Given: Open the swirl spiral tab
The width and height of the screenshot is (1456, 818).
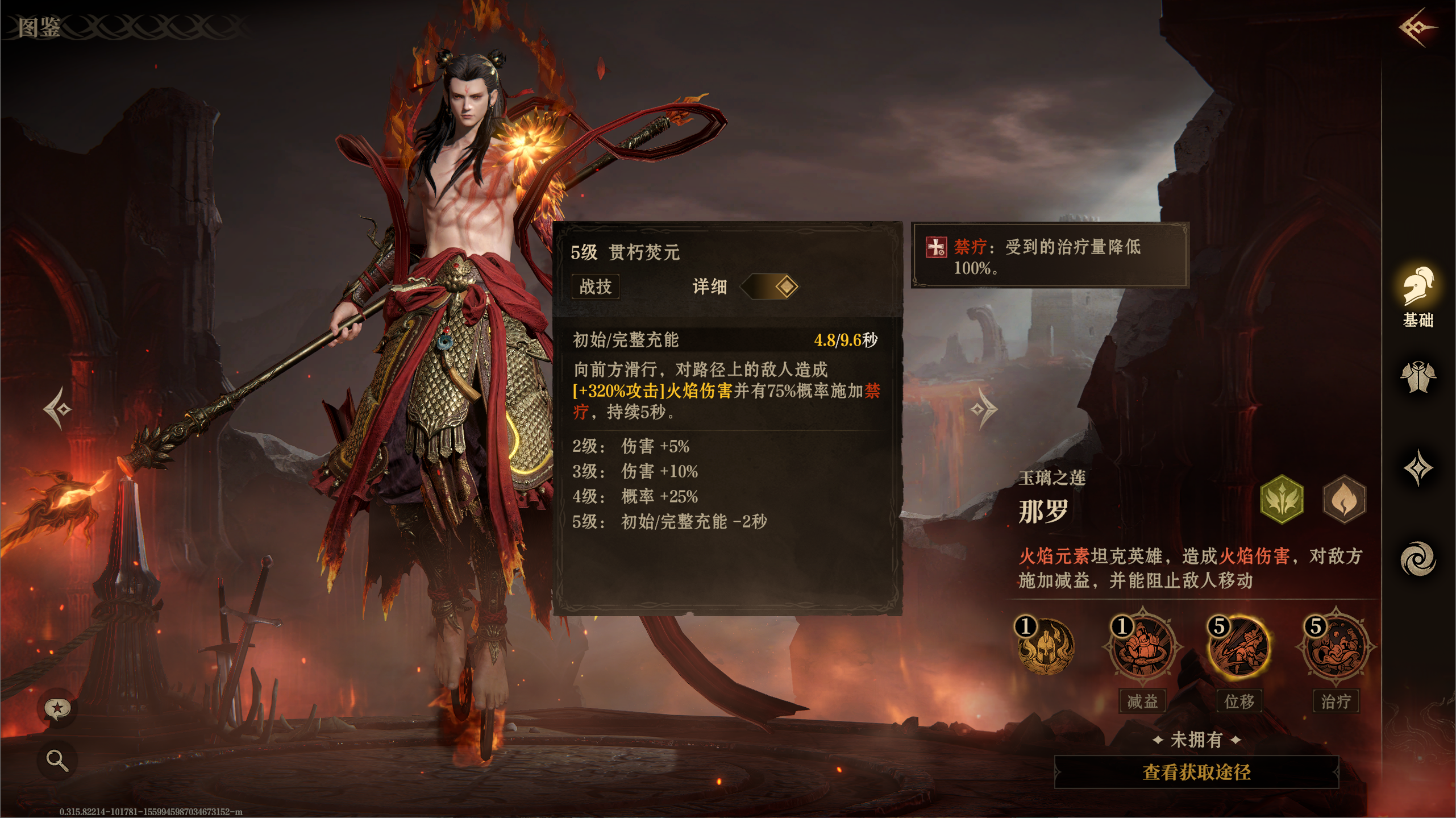Looking at the screenshot, I should [1417, 559].
